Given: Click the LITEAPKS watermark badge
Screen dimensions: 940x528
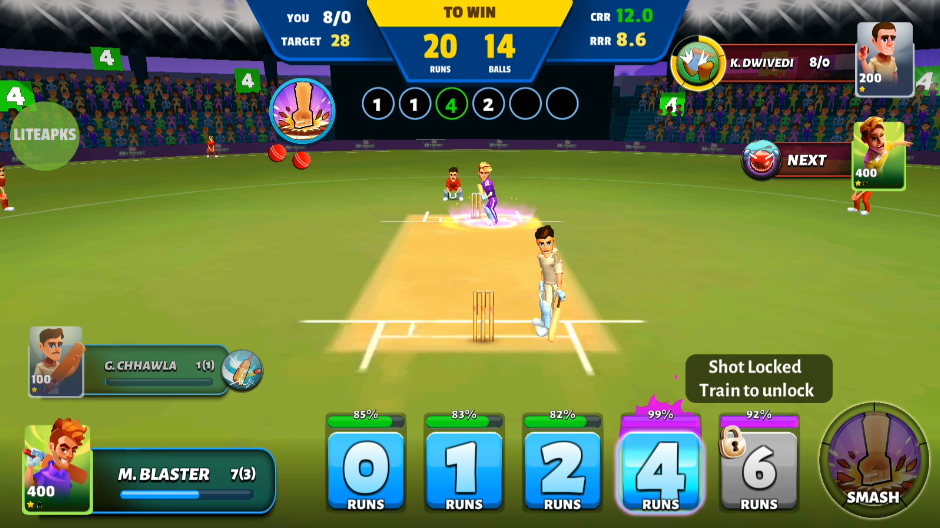Looking at the screenshot, I should click(x=45, y=136).
